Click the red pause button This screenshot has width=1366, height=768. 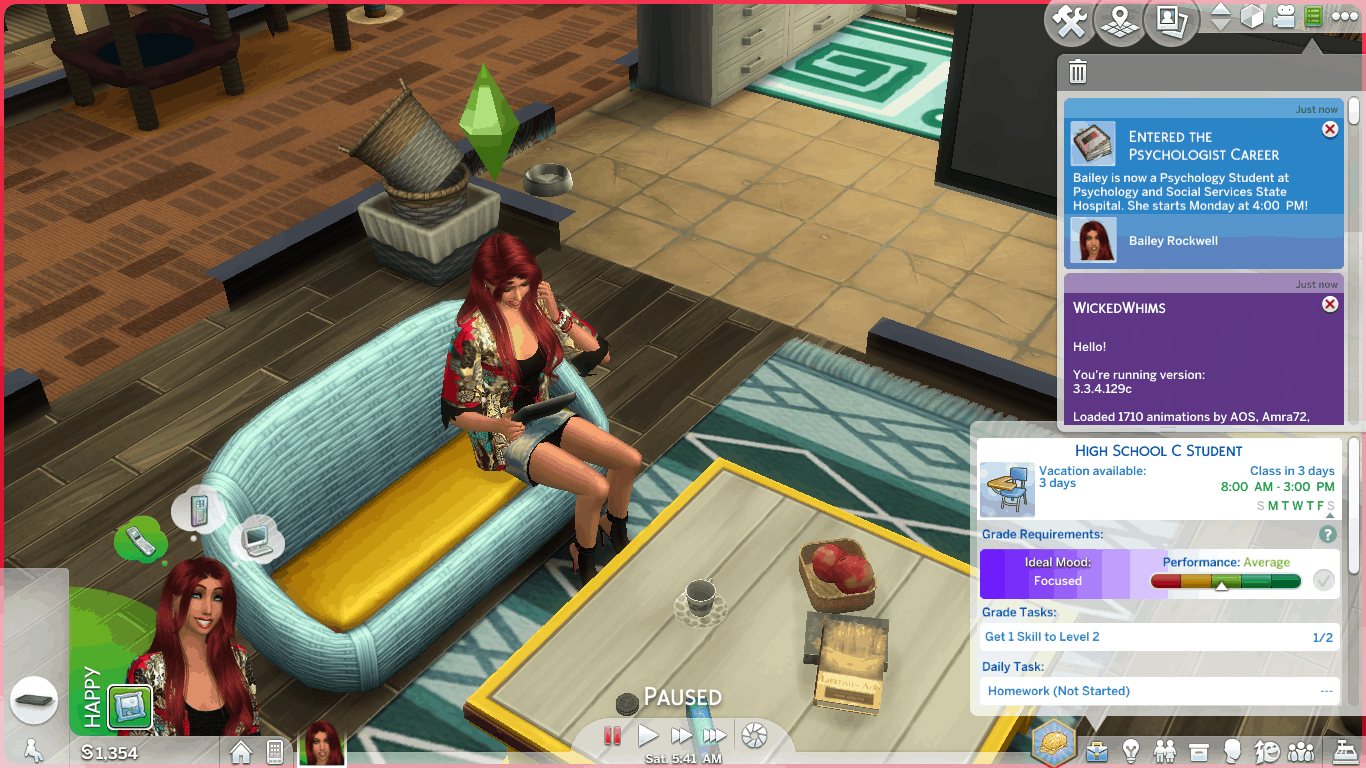click(x=612, y=736)
